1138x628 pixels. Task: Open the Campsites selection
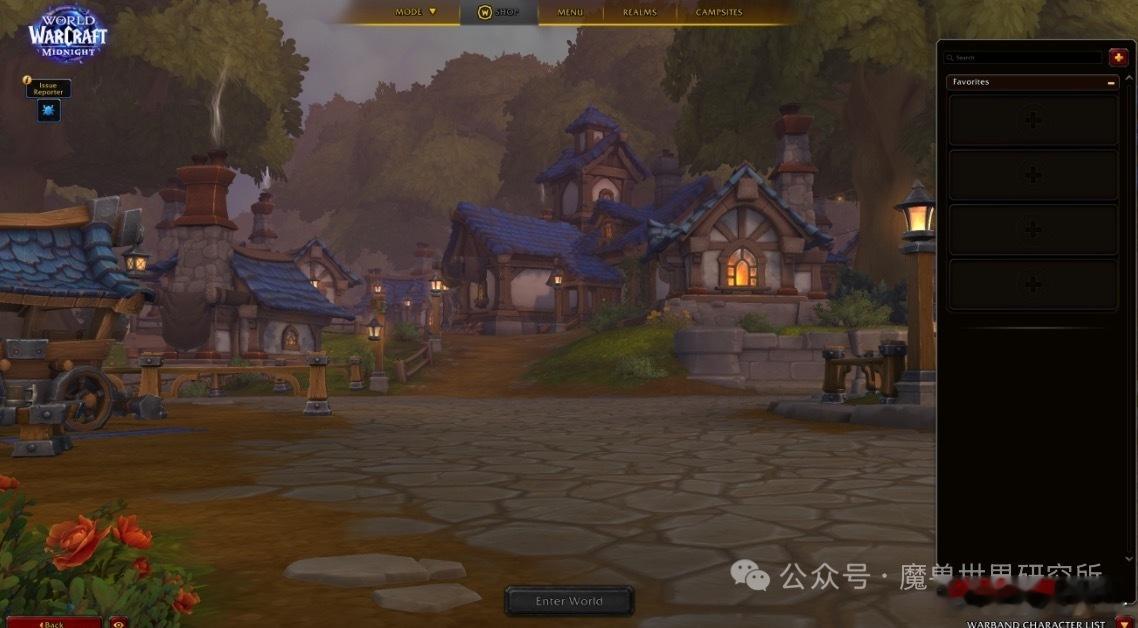pyautogui.click(x=719, y=12)
